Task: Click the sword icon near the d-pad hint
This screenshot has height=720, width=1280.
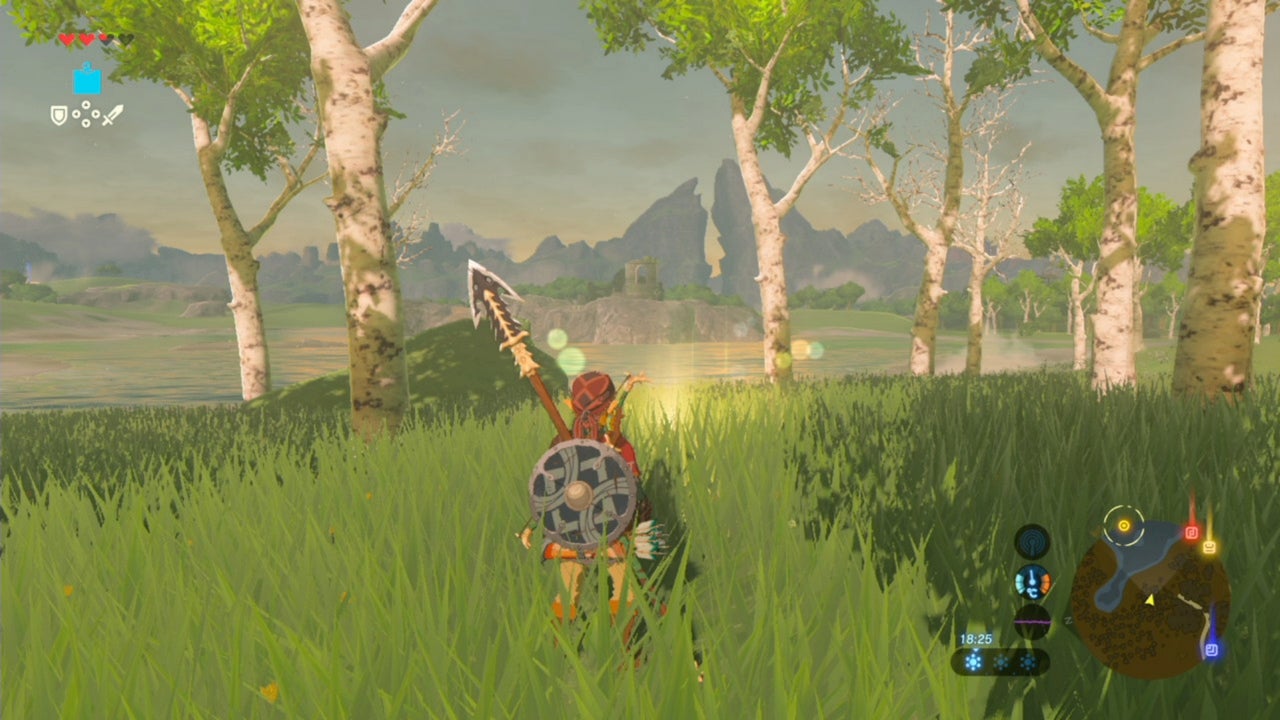Action: tap(112, 115)
